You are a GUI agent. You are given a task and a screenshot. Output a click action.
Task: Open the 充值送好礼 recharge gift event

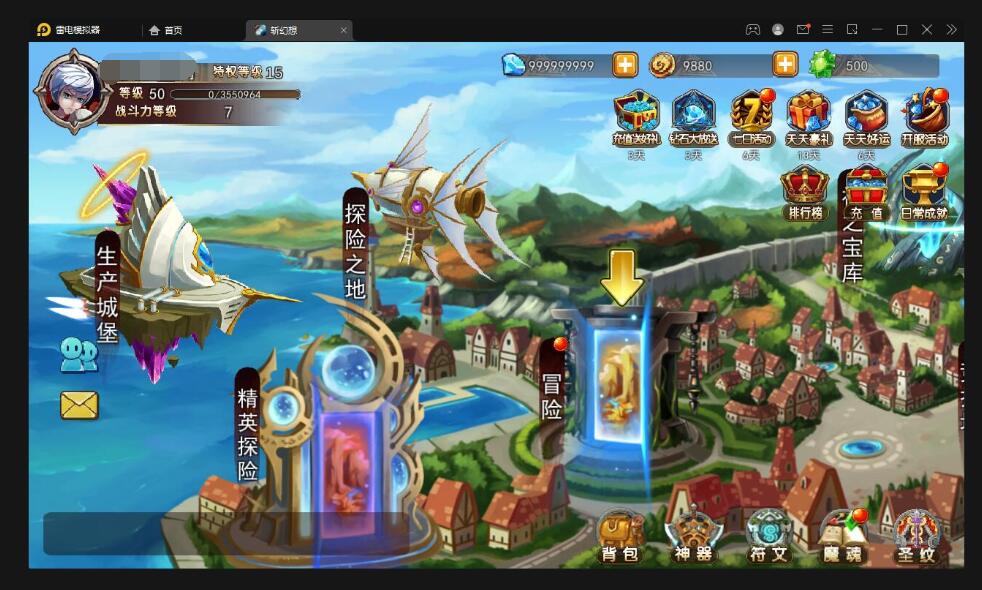636,119
